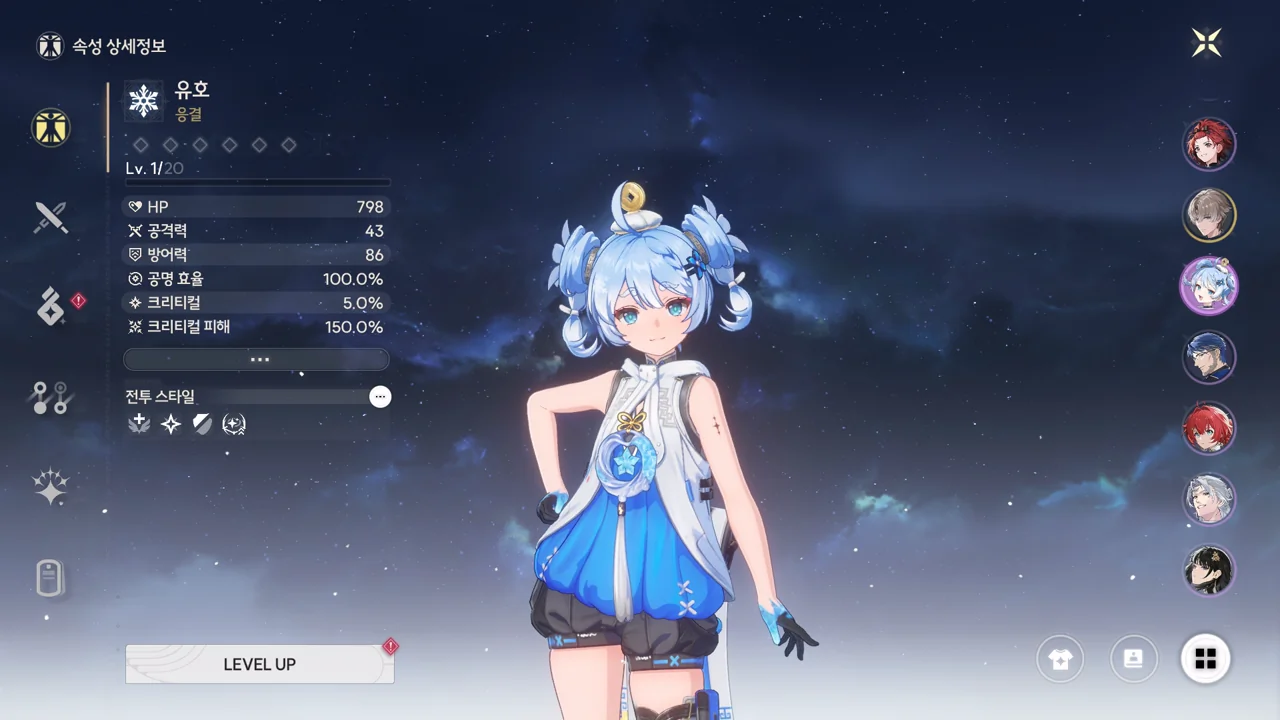Choose the brown-haired character portrait
1280x720 pixels.
coord(1210,214)
